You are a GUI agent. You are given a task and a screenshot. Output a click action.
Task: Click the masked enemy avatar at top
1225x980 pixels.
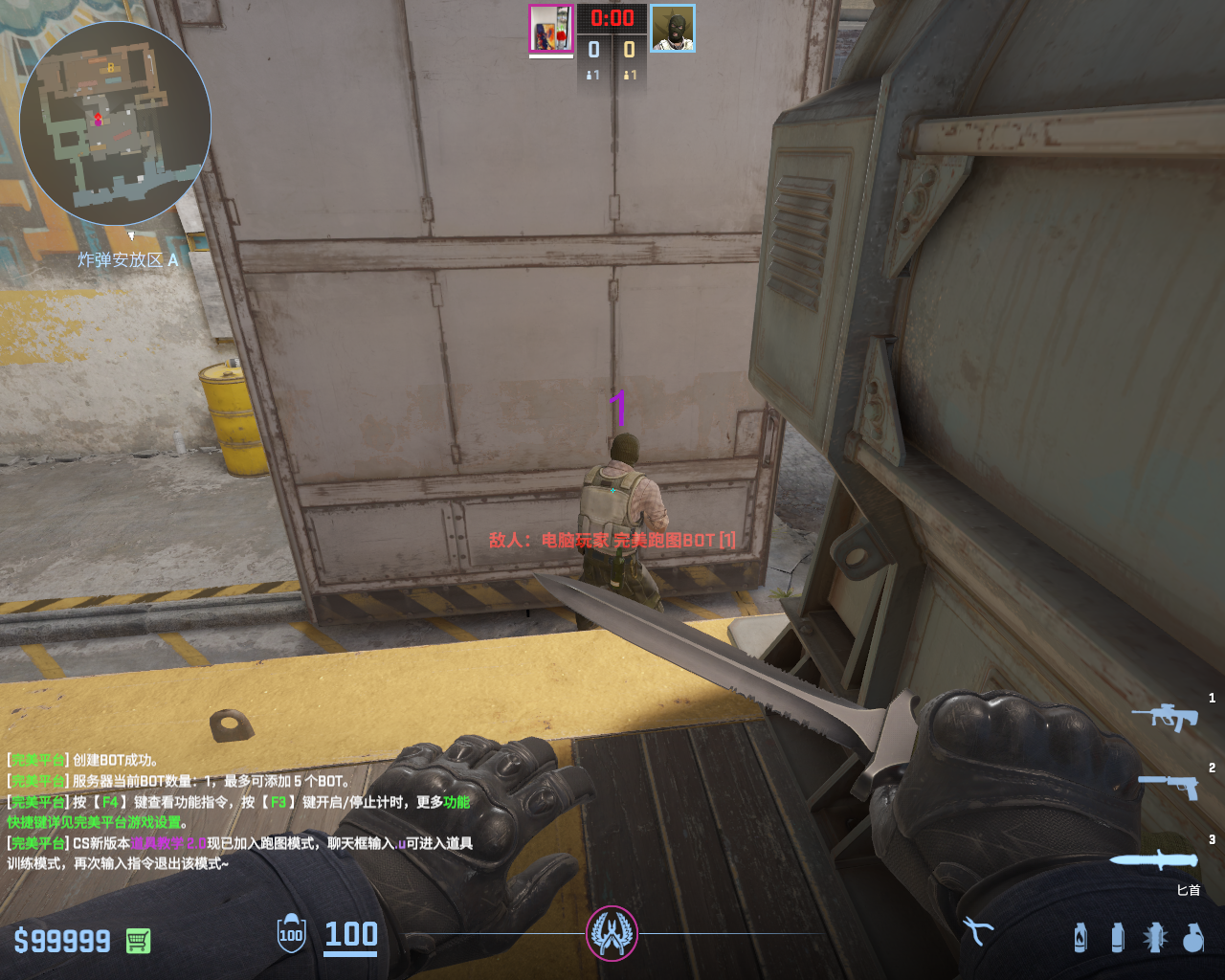[673, 29]
